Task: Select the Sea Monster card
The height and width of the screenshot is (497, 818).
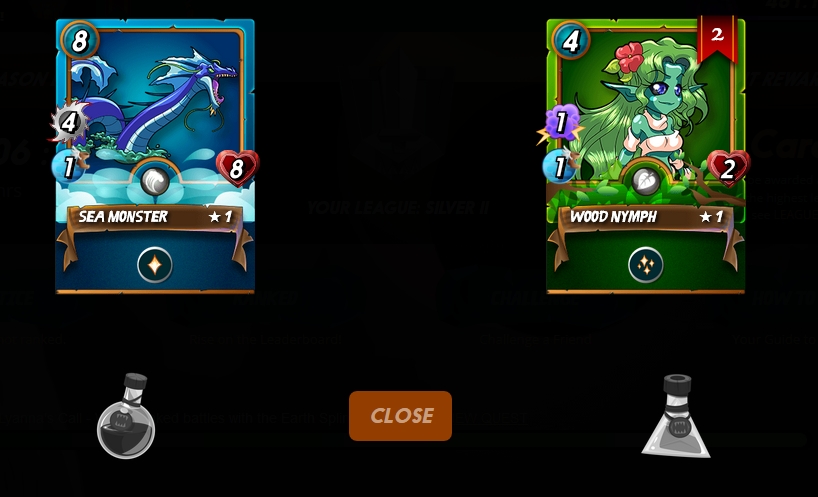Action: 155,120
